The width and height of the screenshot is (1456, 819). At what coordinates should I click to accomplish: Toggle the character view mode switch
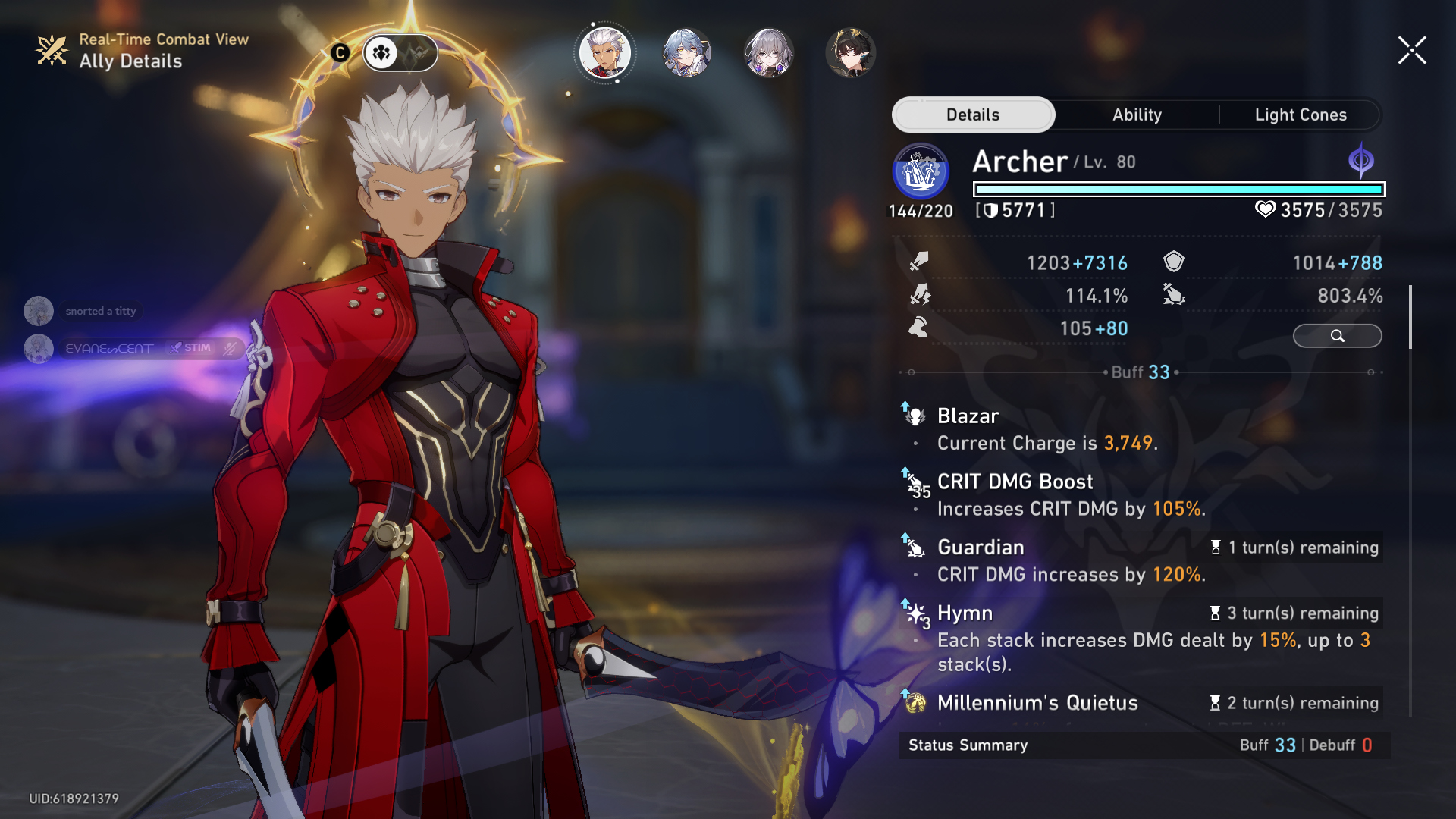tap(400, 52)
